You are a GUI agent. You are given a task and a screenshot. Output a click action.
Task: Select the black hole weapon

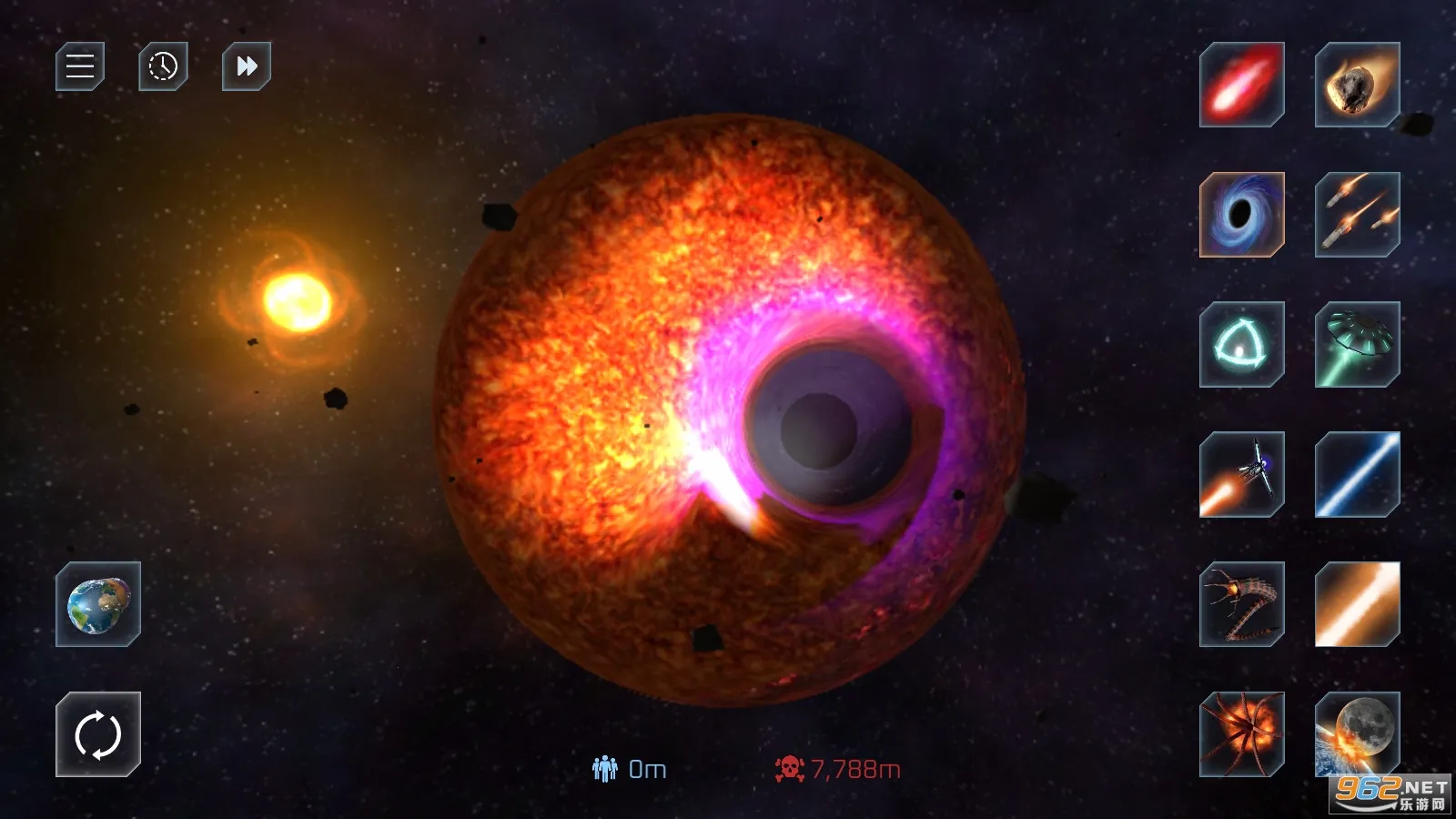[1241, 215]
